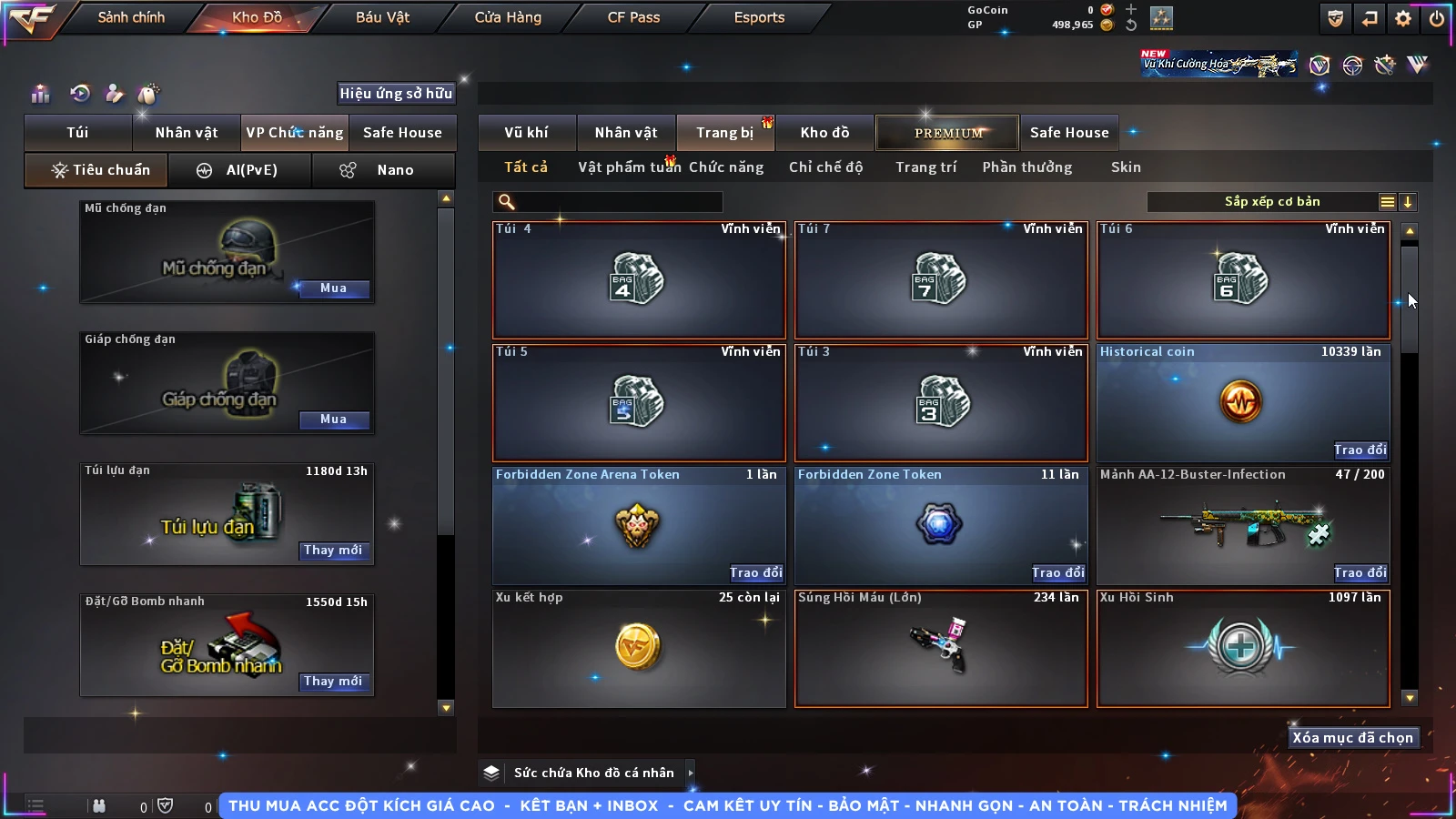
Task: Renew the Túi lựu đạn grenade bag
Action: pos(333,551)
